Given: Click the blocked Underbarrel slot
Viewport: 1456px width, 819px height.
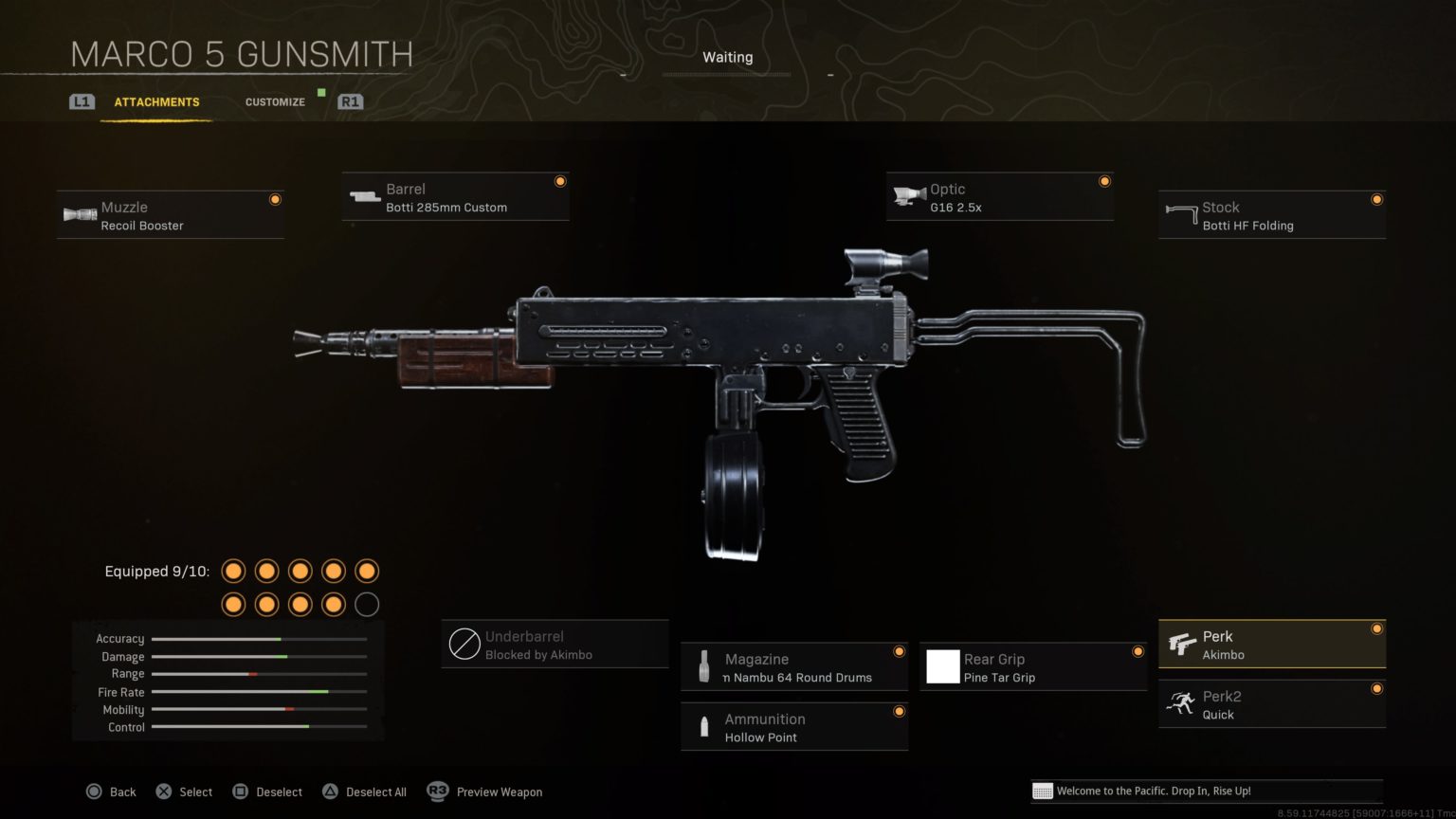Looking at the screenshot, I should 555,645.
